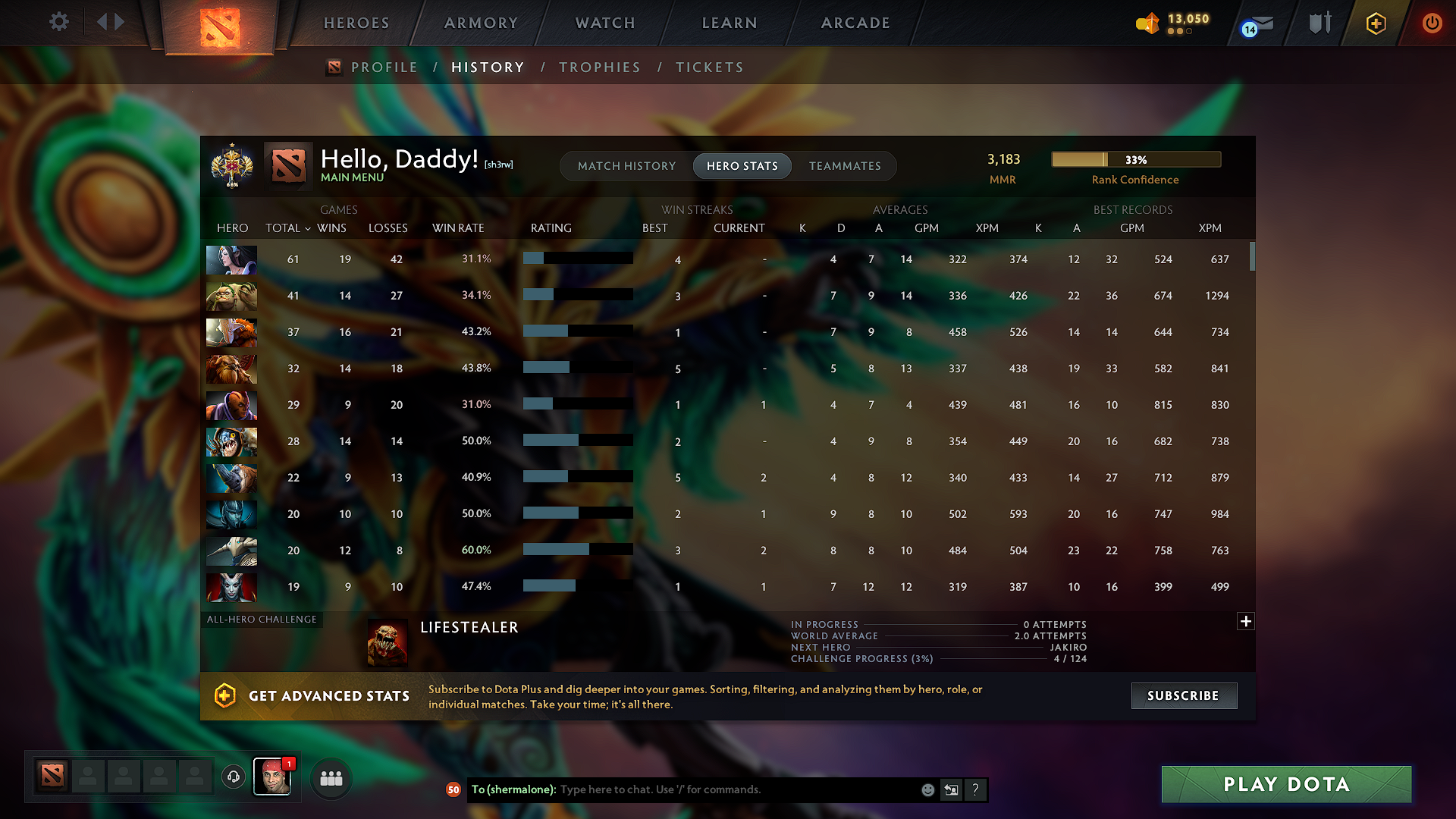Expand the All-Hero Challenge details plus
Image resolution: width=1456 pixels, height=819 pixels.
coord(1246,621)
